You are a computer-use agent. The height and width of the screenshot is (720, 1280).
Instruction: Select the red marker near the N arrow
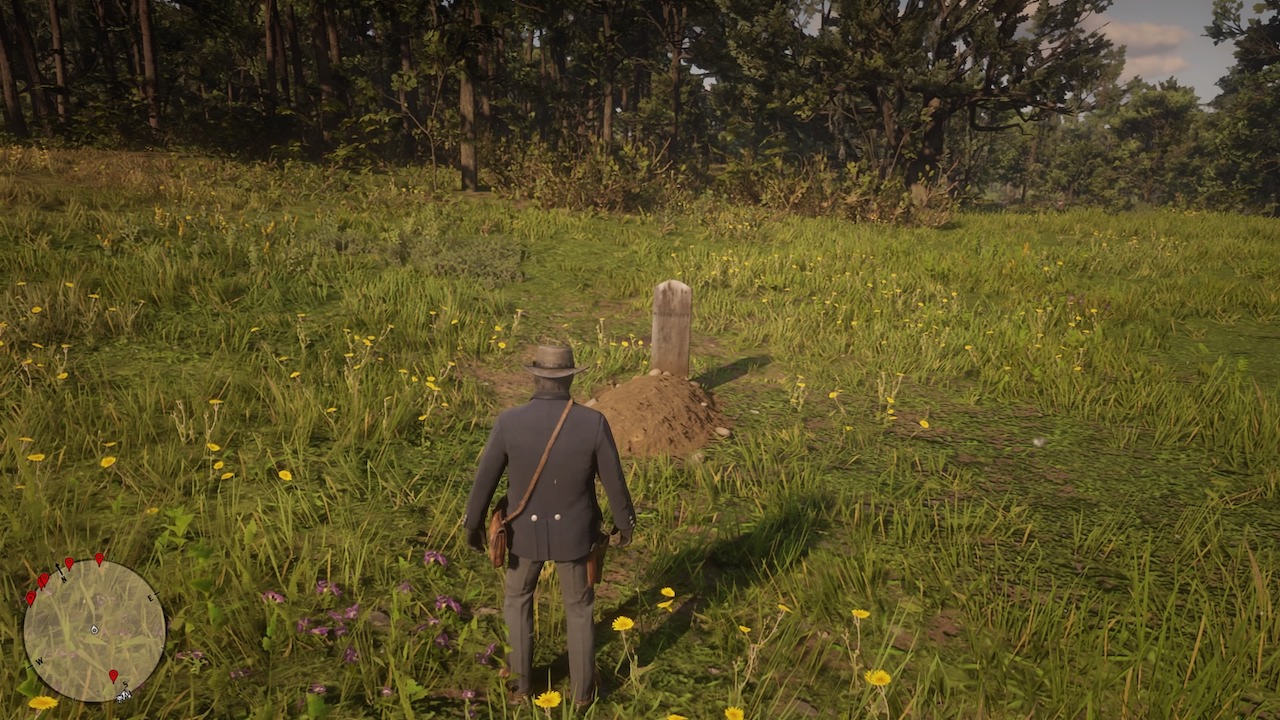69,563
